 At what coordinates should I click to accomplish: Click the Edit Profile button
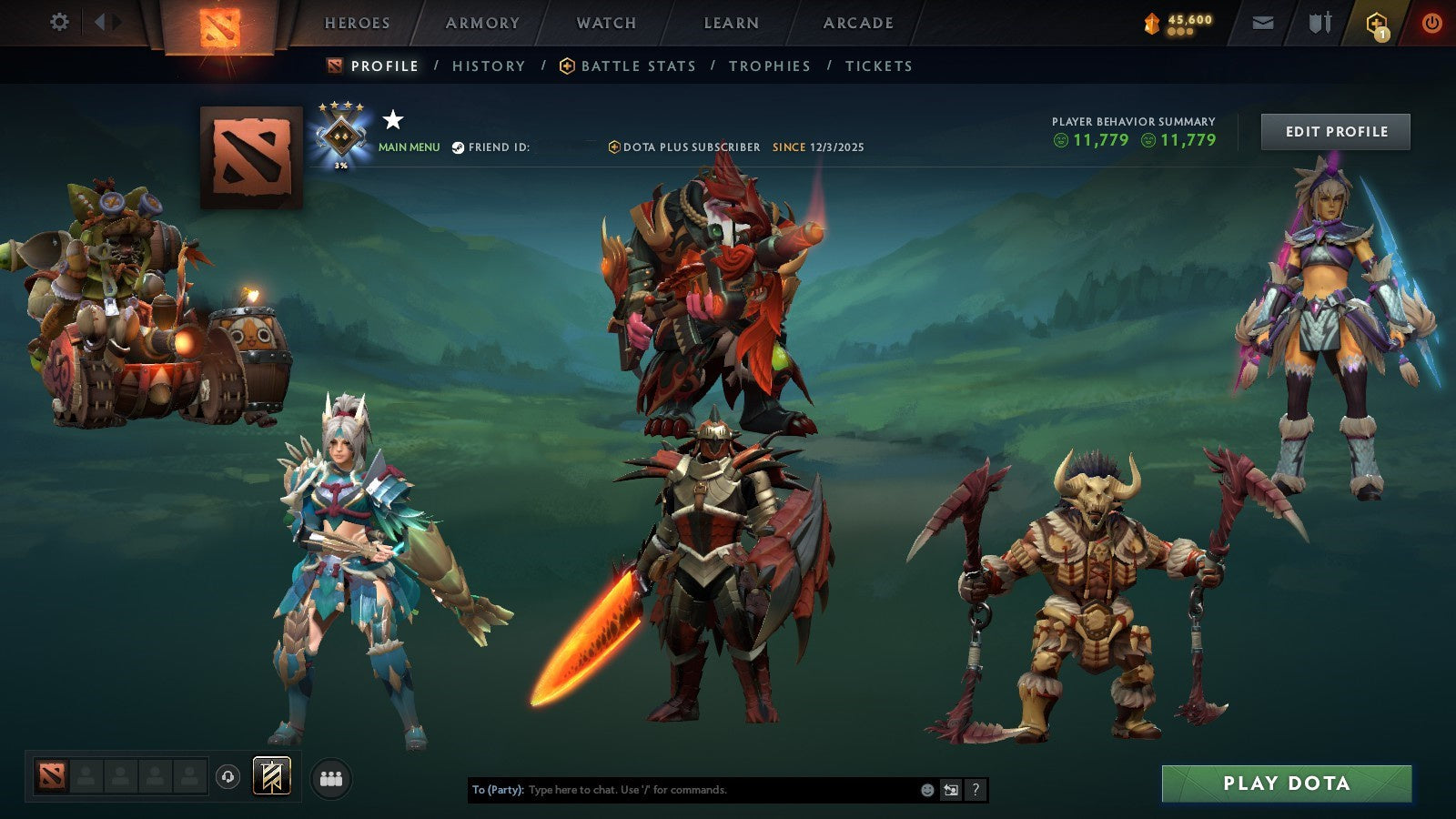pyautogui.click(x=1335, y=131)
